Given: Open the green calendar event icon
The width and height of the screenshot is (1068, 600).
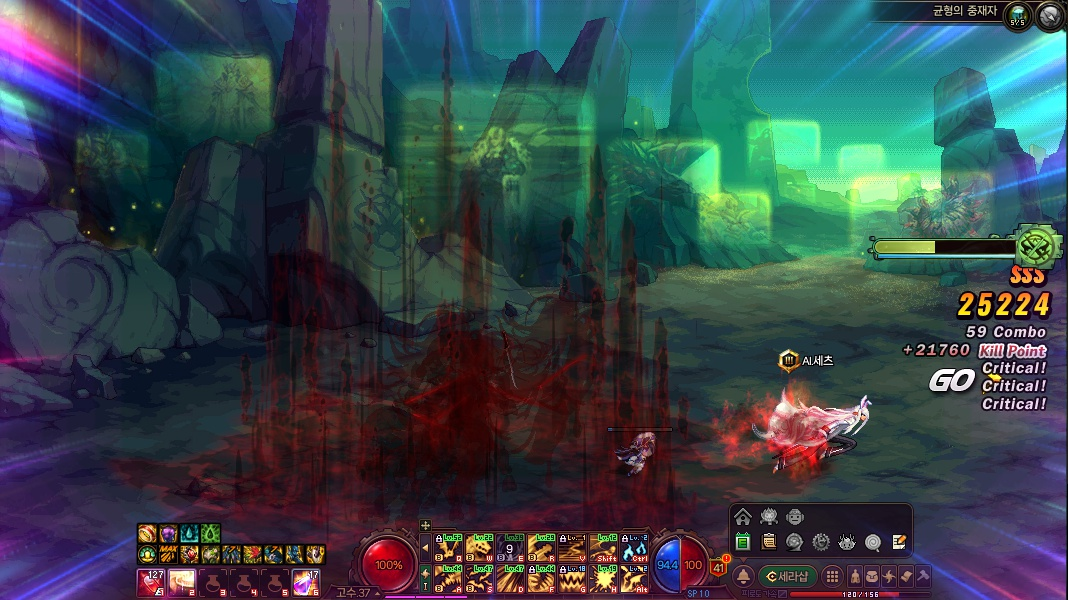Looking at the screenshot, I should [x=743, y=542].
